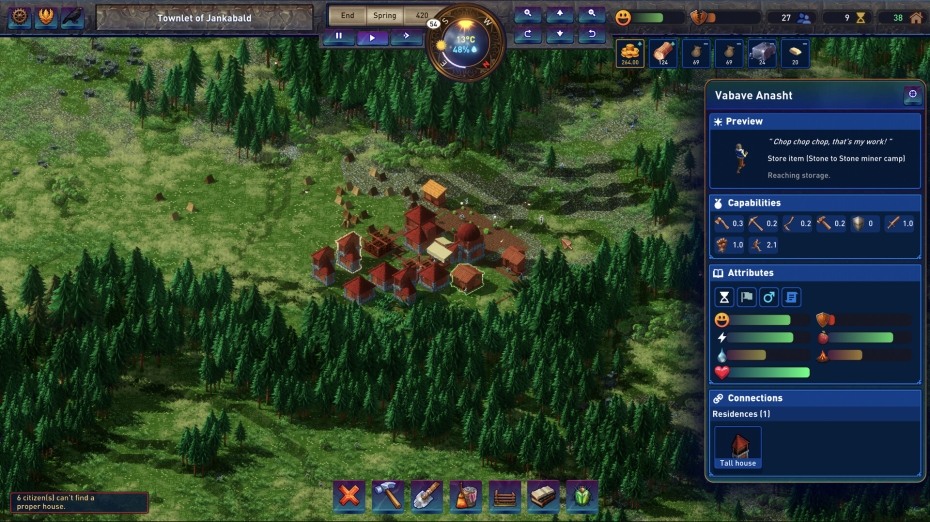Enable fast-forward game speed
Image resolution: width=930 pixels, height=522 pixels.
point(406,36)
